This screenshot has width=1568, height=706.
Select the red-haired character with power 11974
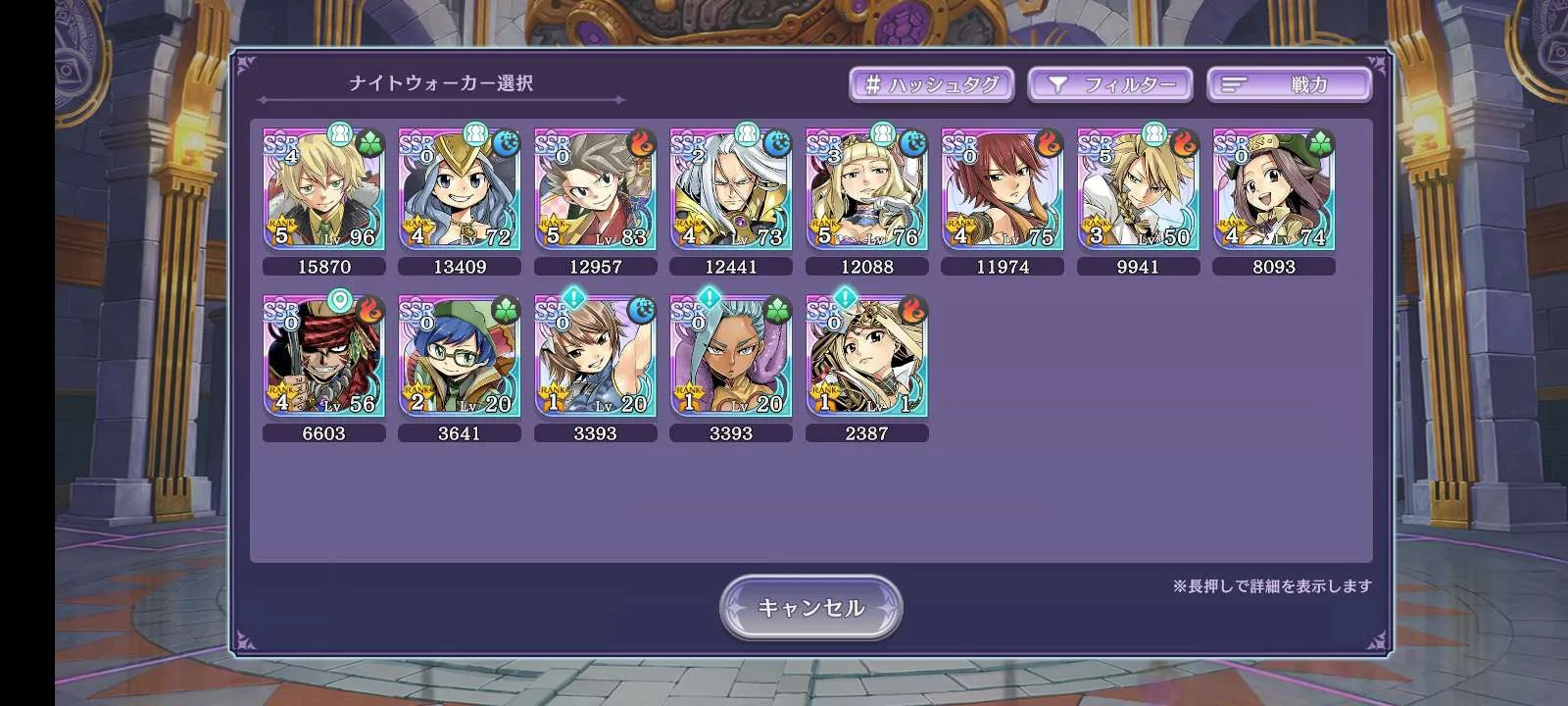pos(1003,190)
